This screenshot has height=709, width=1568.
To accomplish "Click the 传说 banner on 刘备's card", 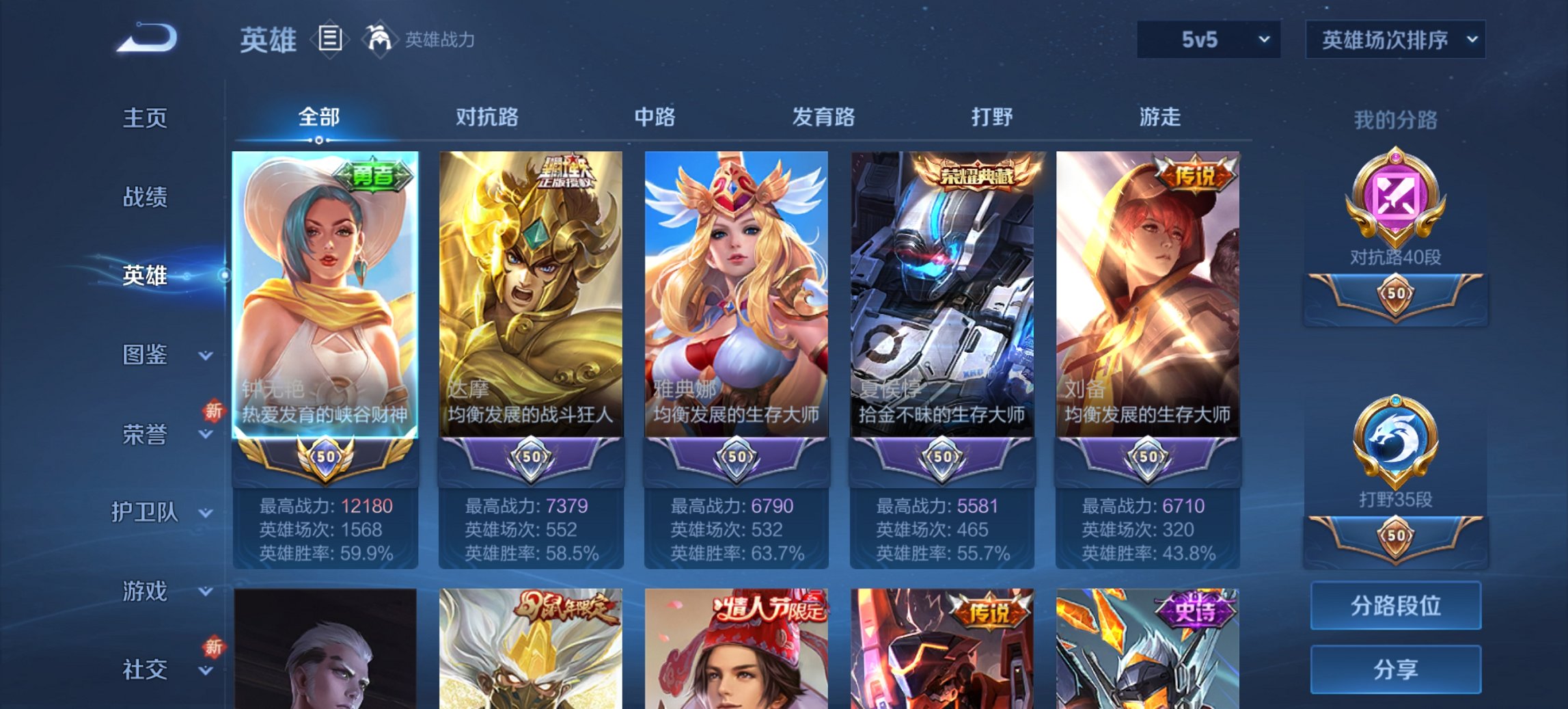I will [1191, 173].
